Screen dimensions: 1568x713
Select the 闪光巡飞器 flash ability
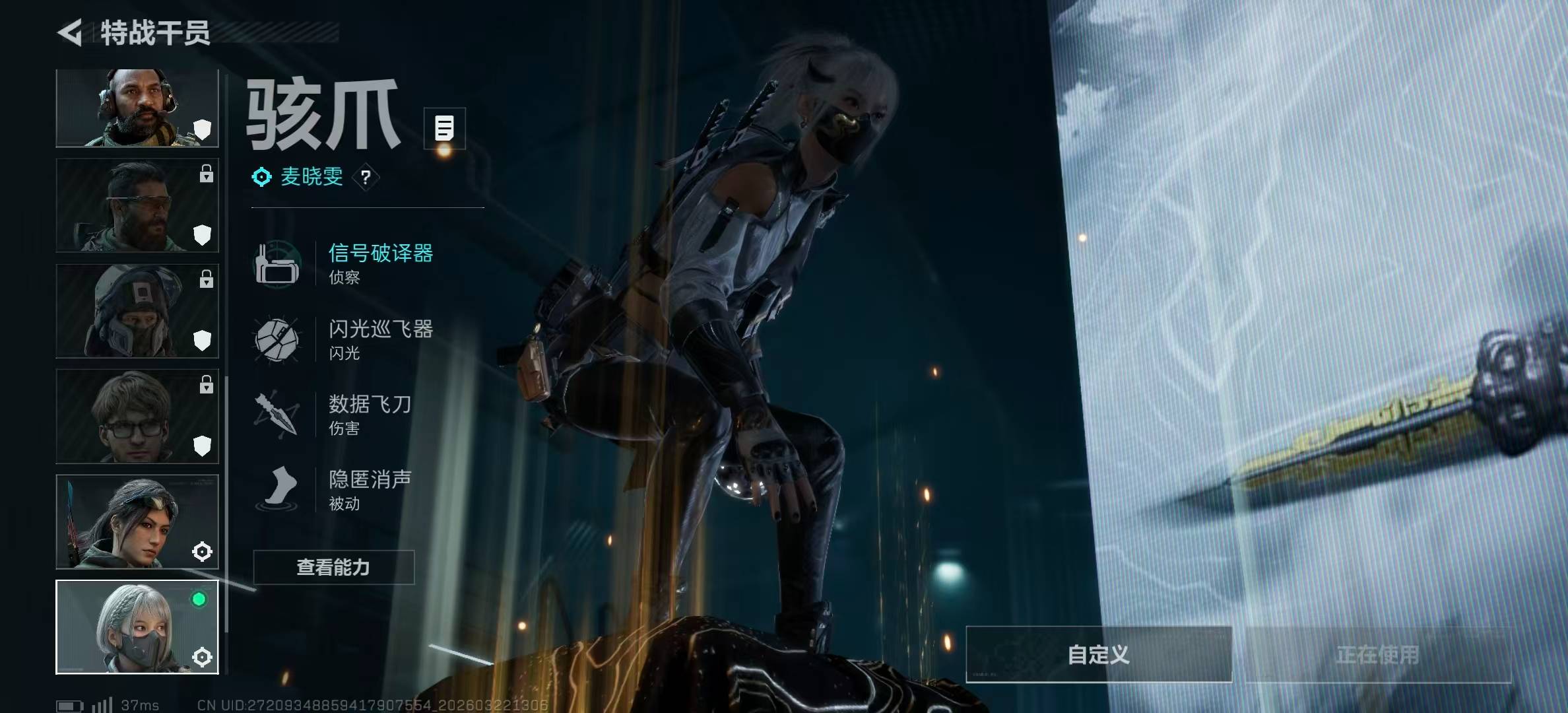[x=380, y=339]
